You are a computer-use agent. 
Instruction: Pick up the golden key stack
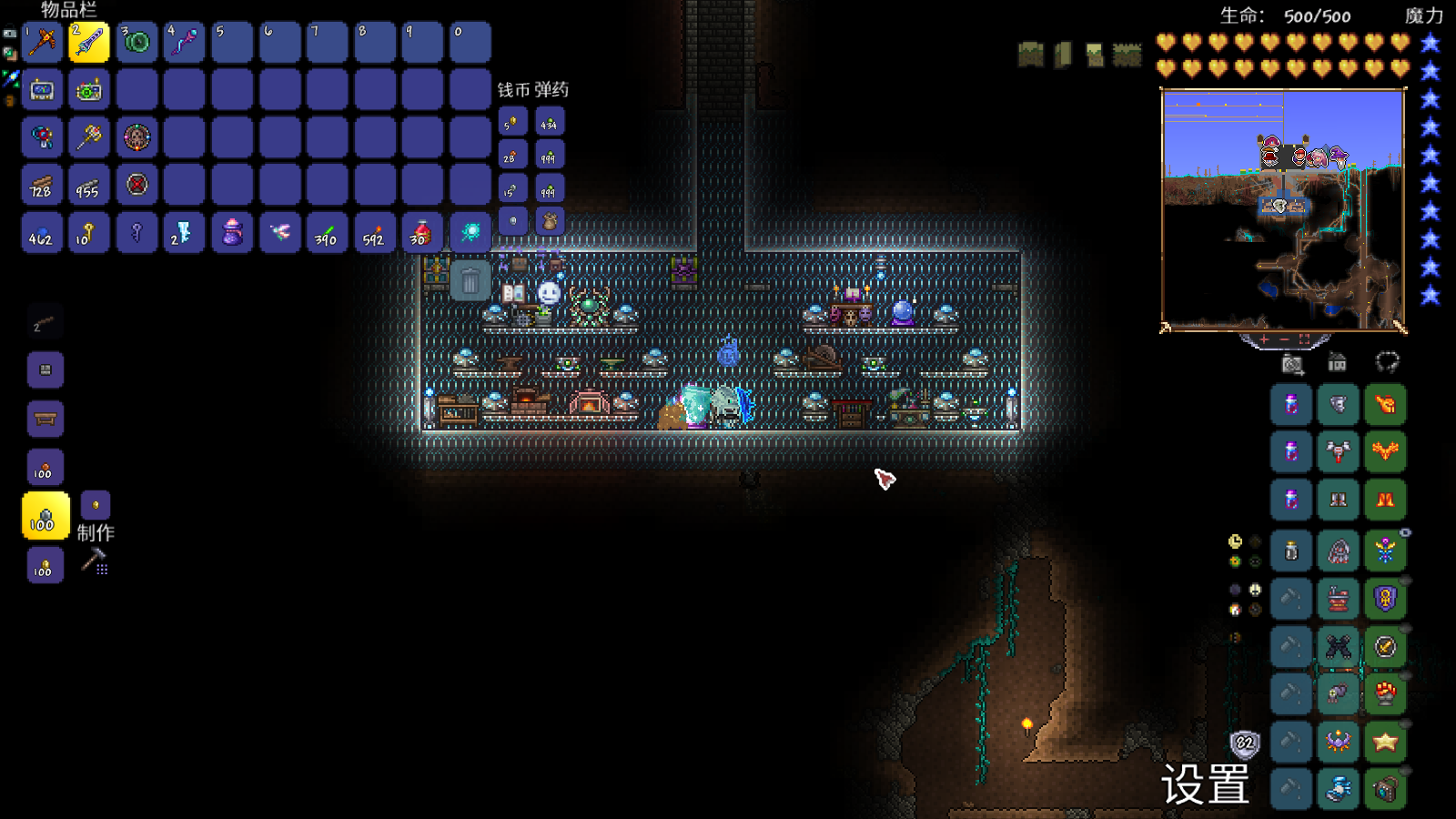pyautogui.click(x=89, y=233)
